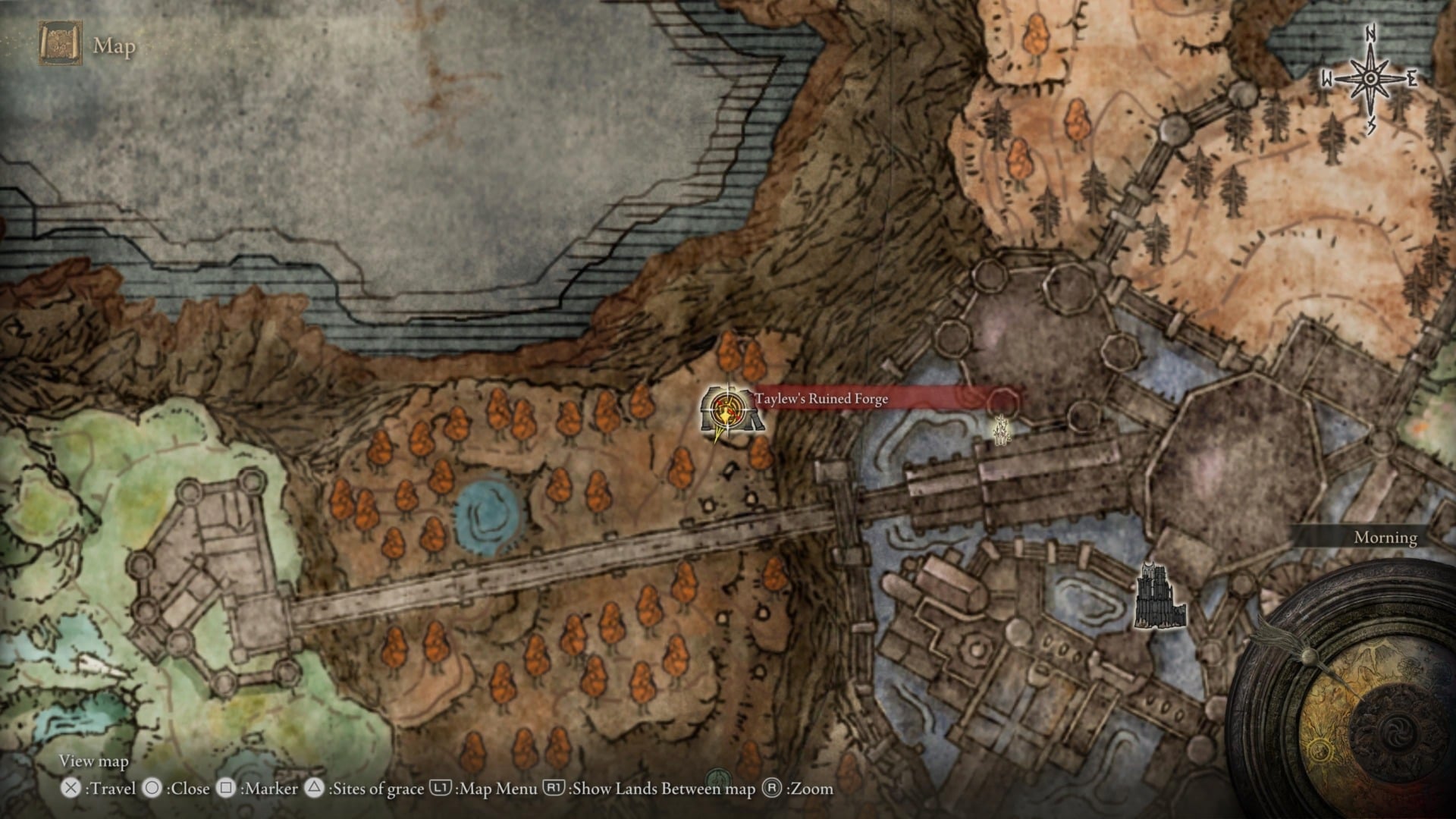1456x819 pixels.
Task: Expand the Morning time indicator panel
Action: tap(1385, 538)
